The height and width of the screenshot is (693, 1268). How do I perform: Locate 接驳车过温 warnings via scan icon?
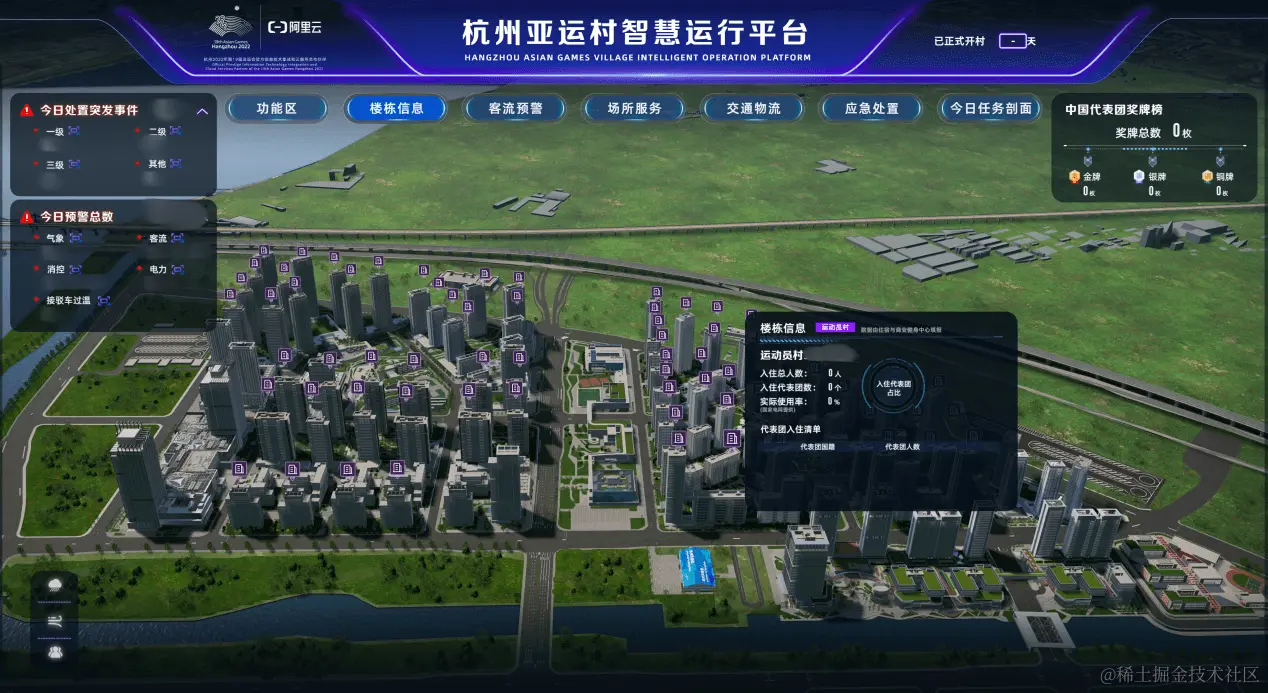[103, 300]
